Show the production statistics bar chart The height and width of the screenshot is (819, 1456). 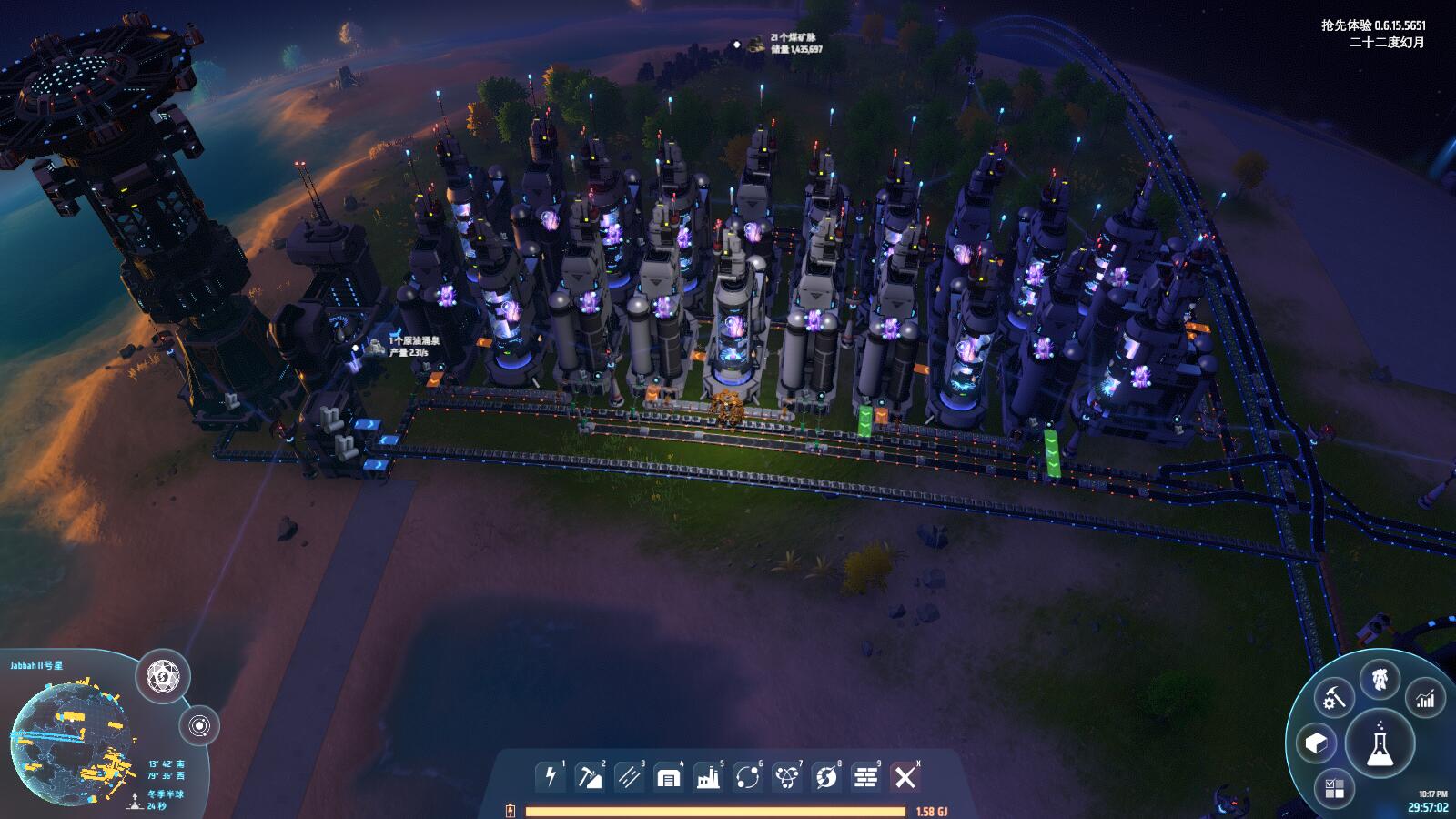[x=1425, y=699]
